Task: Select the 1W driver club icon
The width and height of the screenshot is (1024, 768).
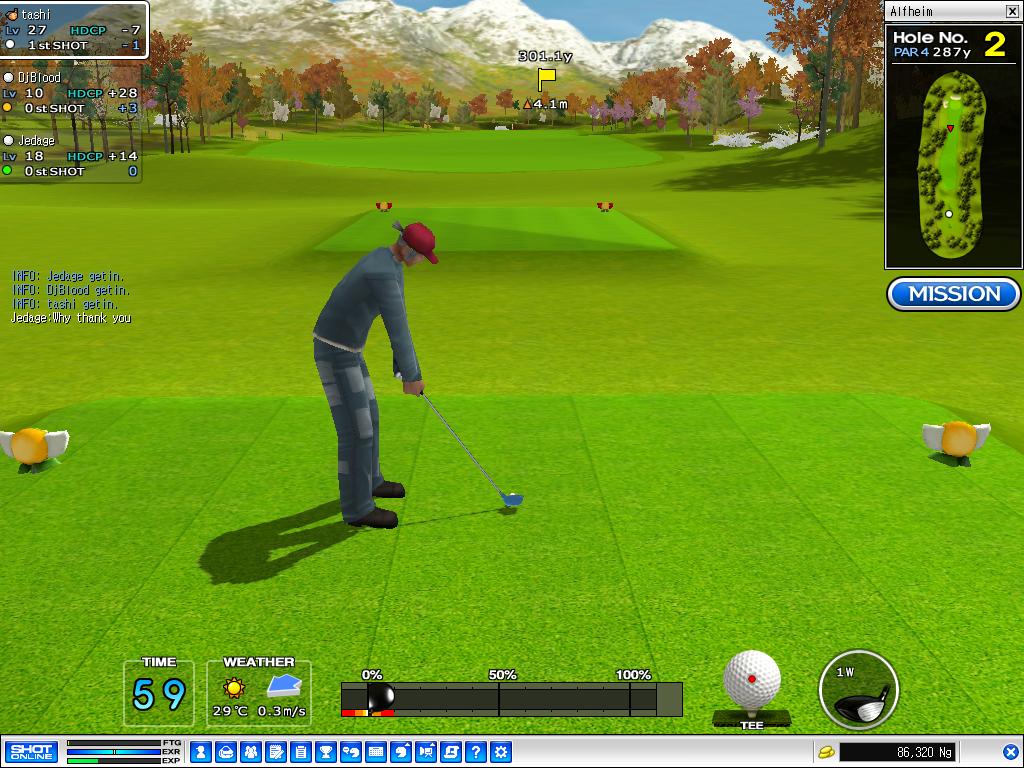Action: [x=858, y=691]
